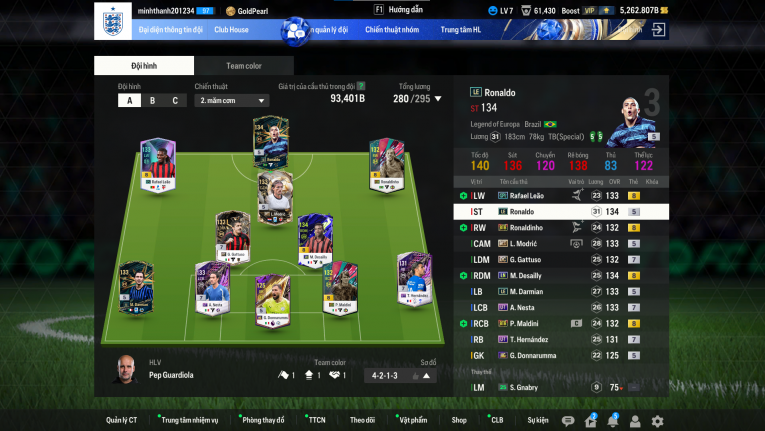765x431 pixels.
Task: Open the Shop from bottom bar
Action: click(x=459, y=420)
